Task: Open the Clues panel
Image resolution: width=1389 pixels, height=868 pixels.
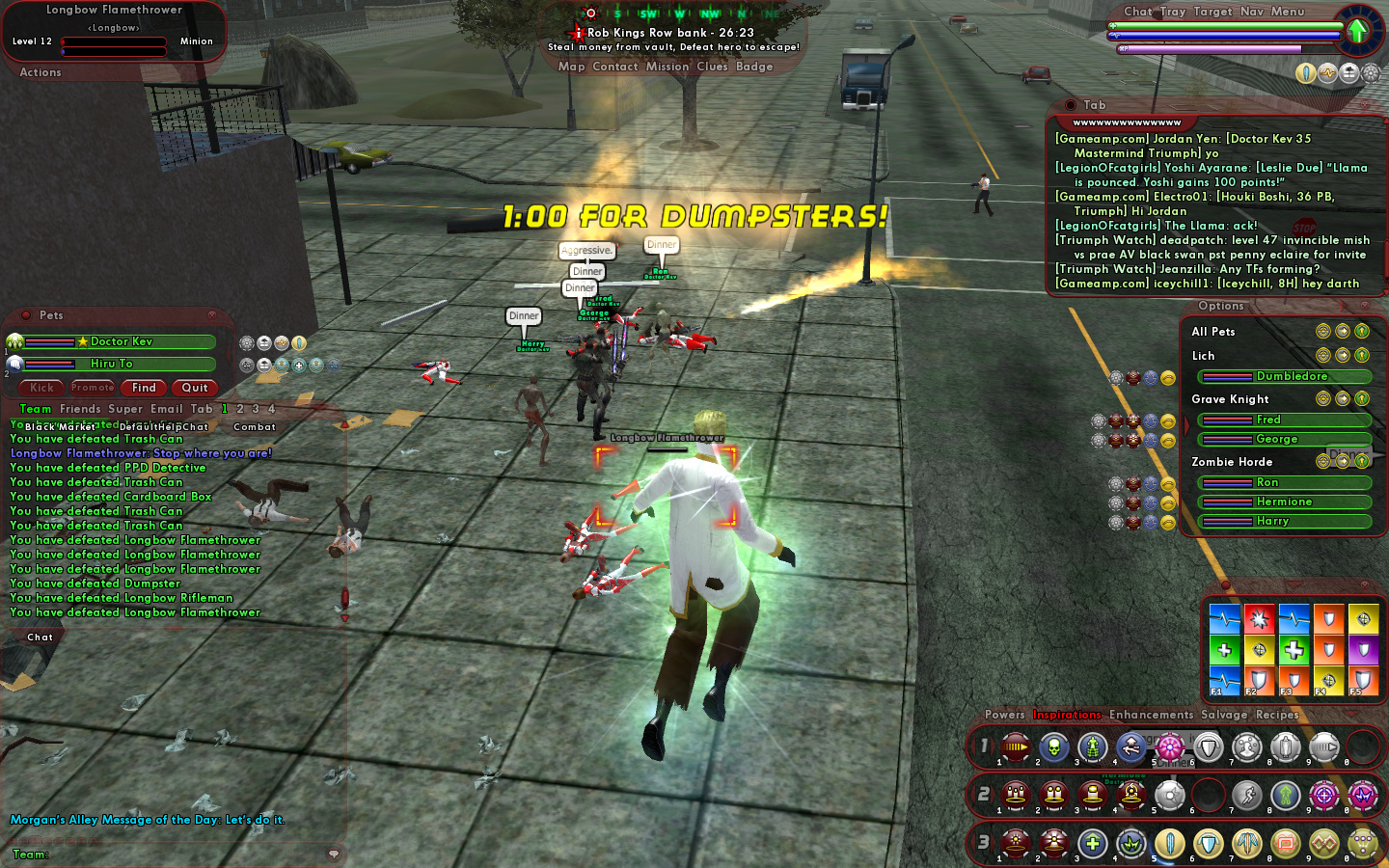Action: coord(712,67)
